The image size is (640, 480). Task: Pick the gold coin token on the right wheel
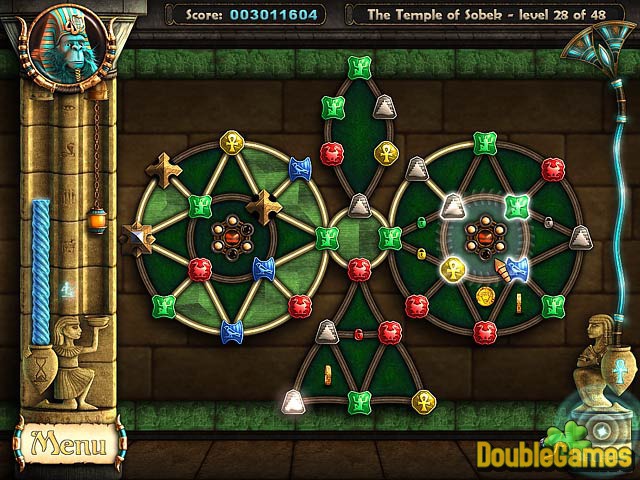click(486, 295)
